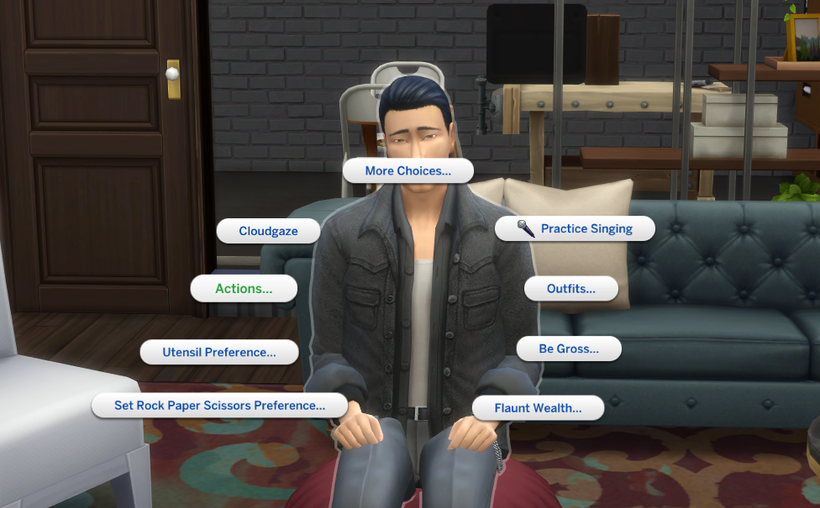Open the Flaunt Wealth submenu
The height and width of the screenshot is (508, 820).
[538, 408]
